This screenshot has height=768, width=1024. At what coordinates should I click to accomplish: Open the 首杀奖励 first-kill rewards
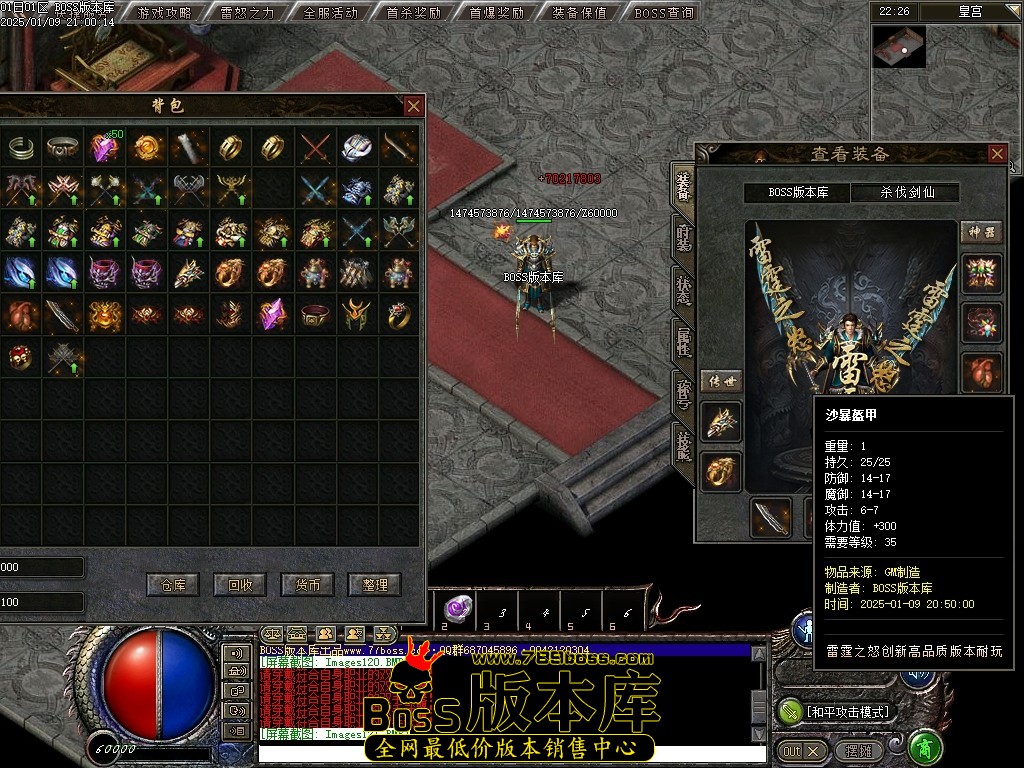click(413, 13)
